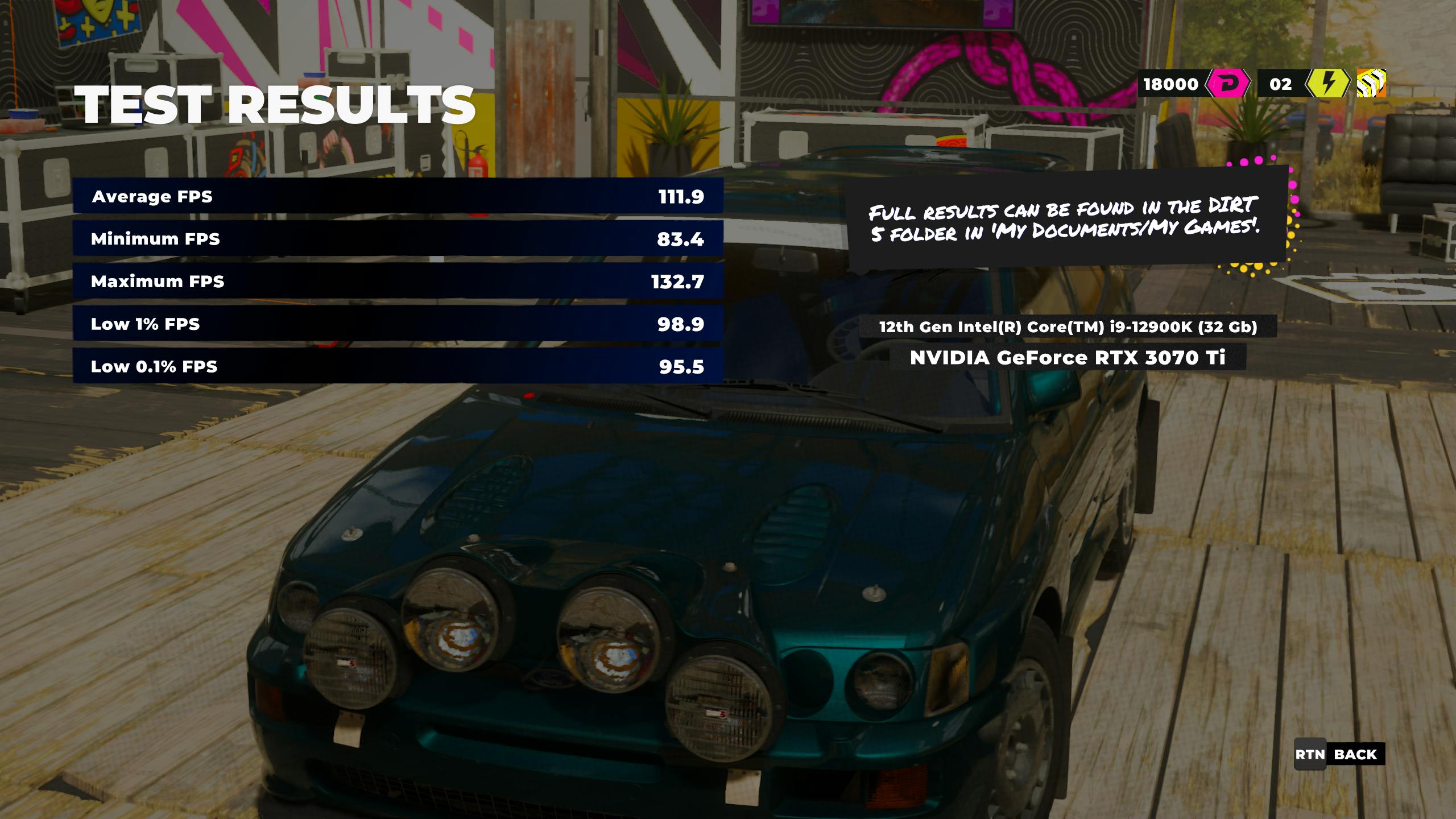
Task: Go back using the BACK button
Action: tap(1339, 755)
